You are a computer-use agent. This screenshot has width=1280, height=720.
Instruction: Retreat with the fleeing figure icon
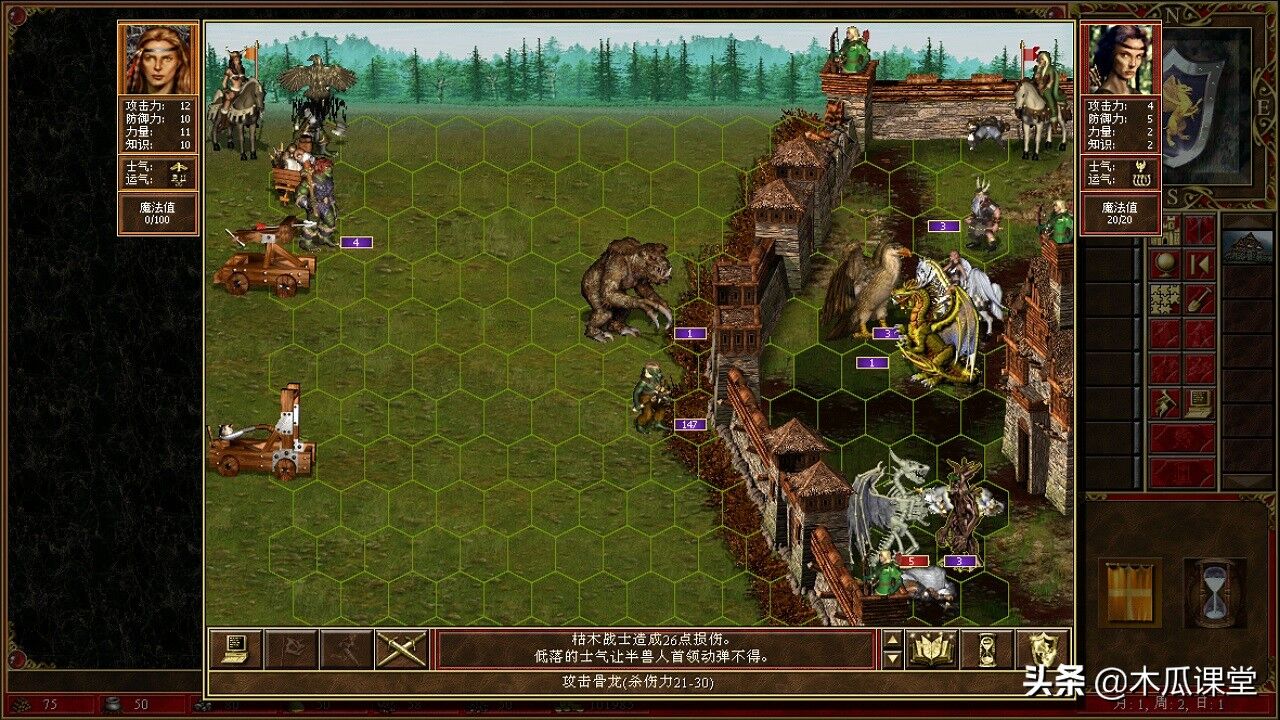(347, 650)
